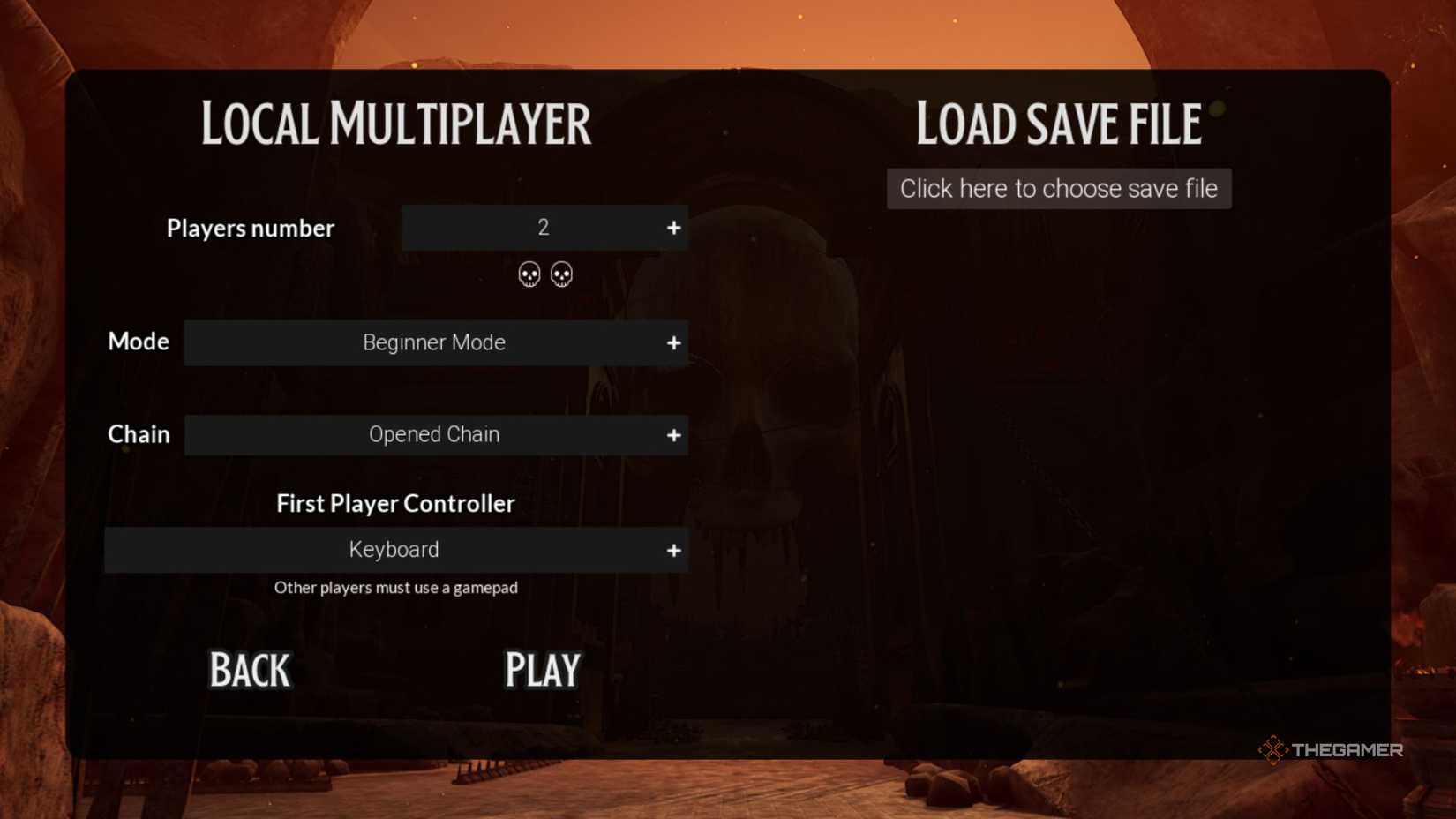Click the plus icon on the Mode row
This screenshot has width=1456, height=819.
[x=674, y=343]
